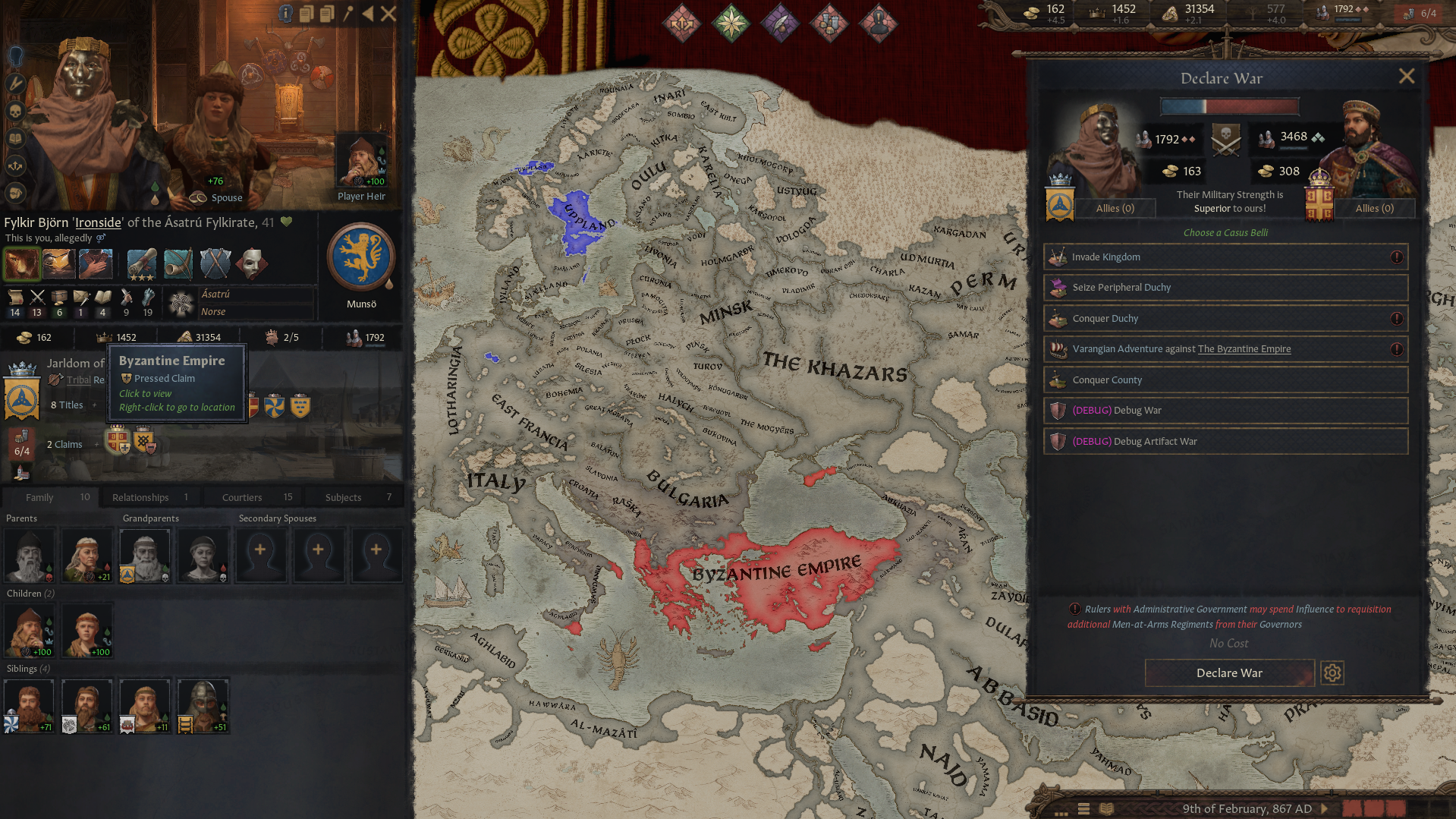Select the Invade Kingdom casus belli

click(1226, 257)
